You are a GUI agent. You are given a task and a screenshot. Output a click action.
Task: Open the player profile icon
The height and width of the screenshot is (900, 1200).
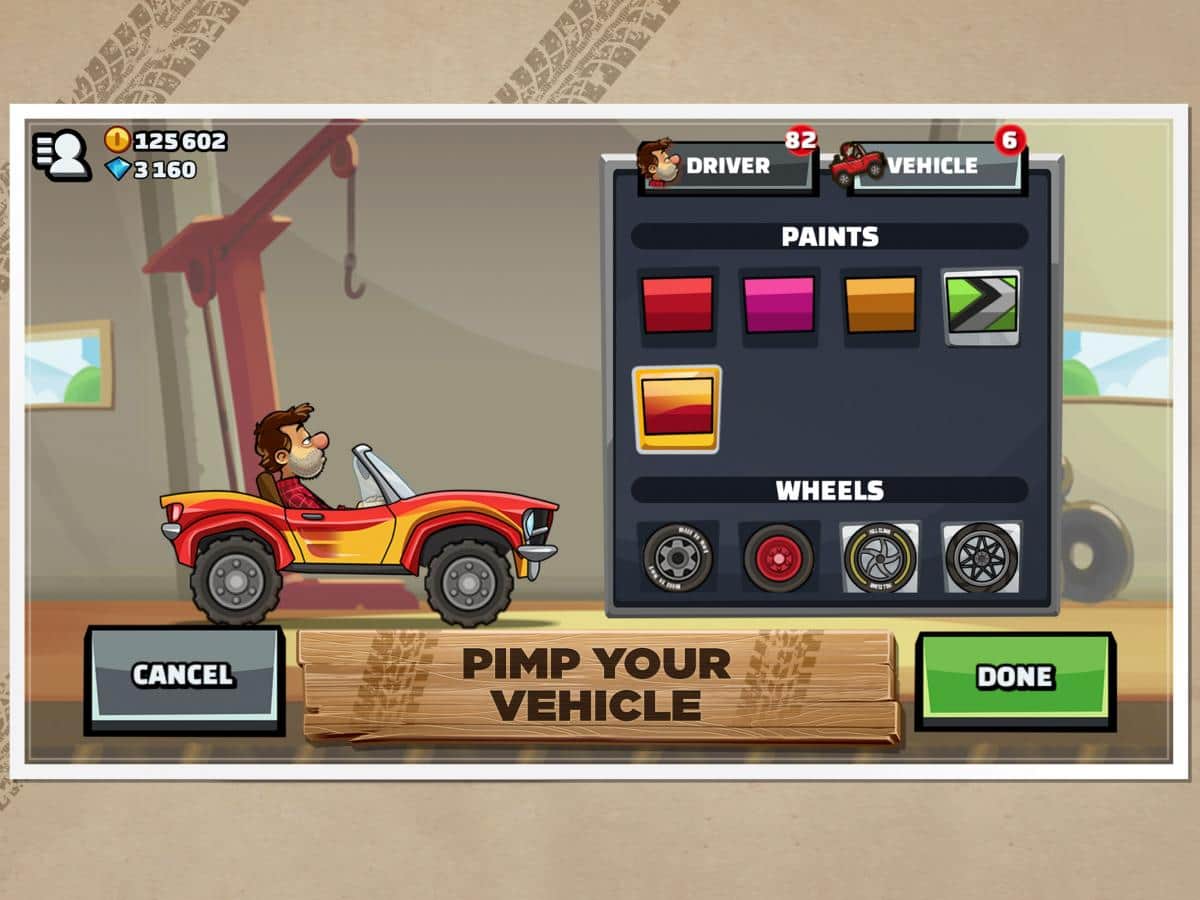coord(62,155)
